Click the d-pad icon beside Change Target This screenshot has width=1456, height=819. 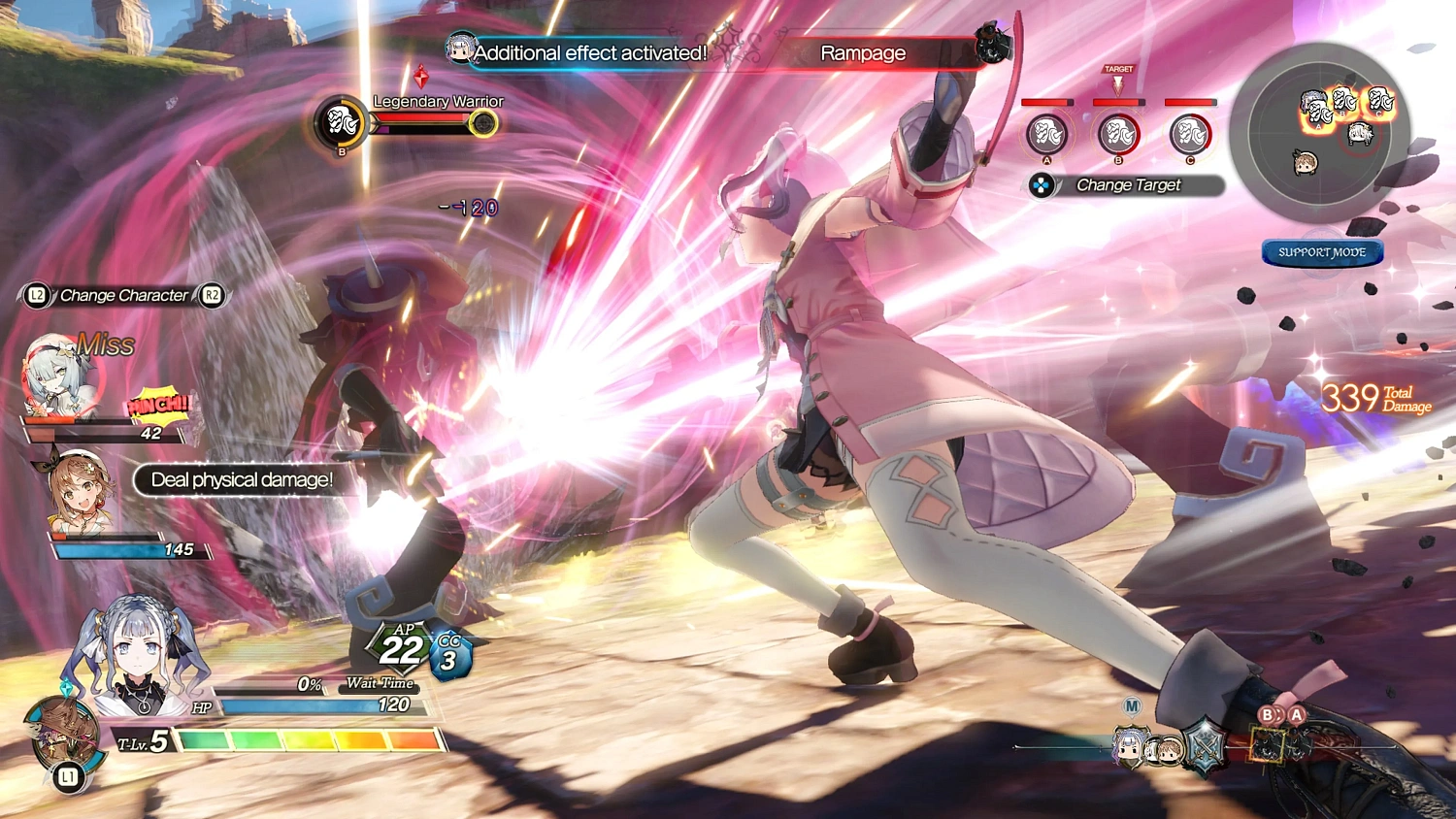tap(1042, 185)
